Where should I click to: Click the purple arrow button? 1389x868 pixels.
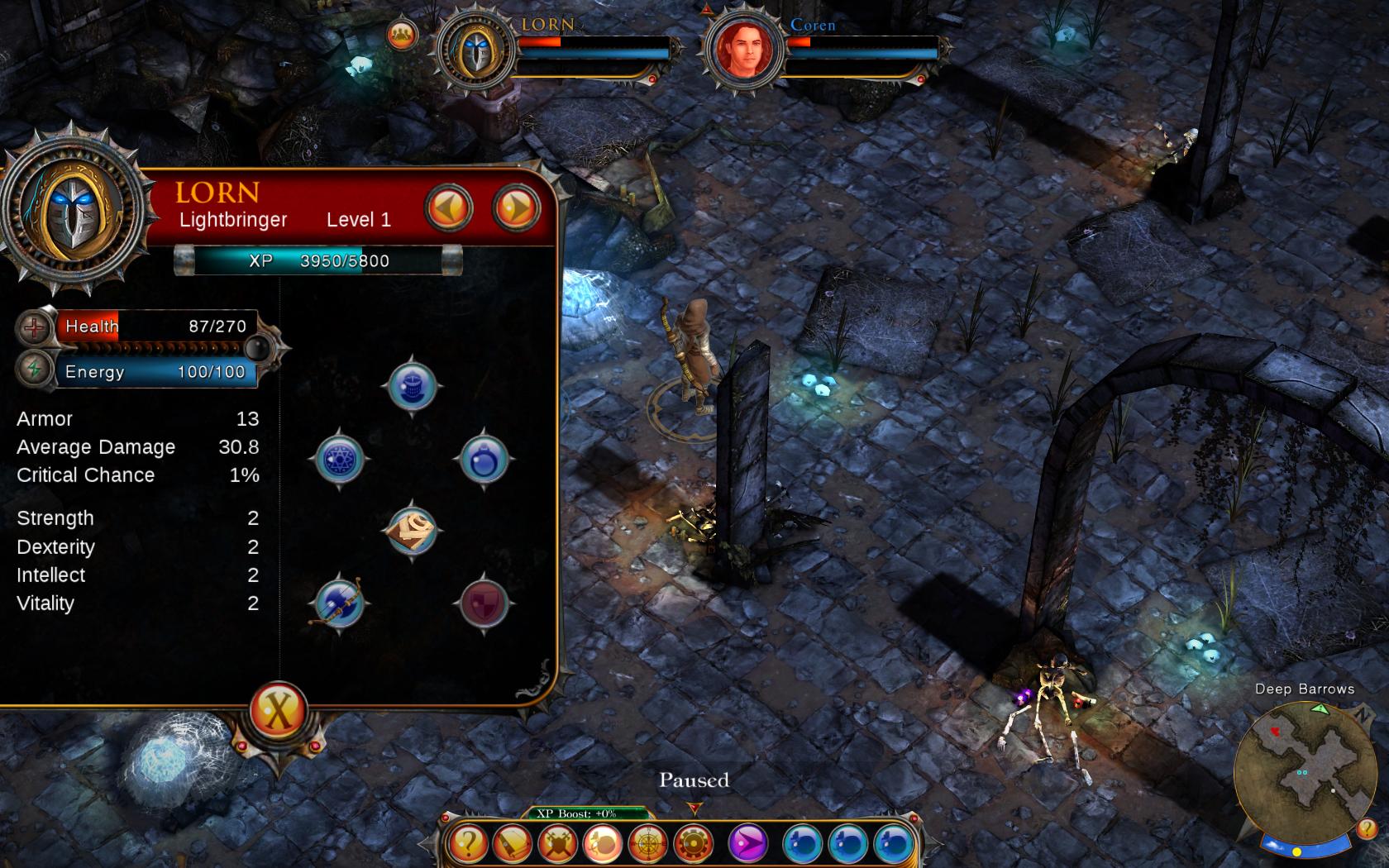(x=748, y=844)
